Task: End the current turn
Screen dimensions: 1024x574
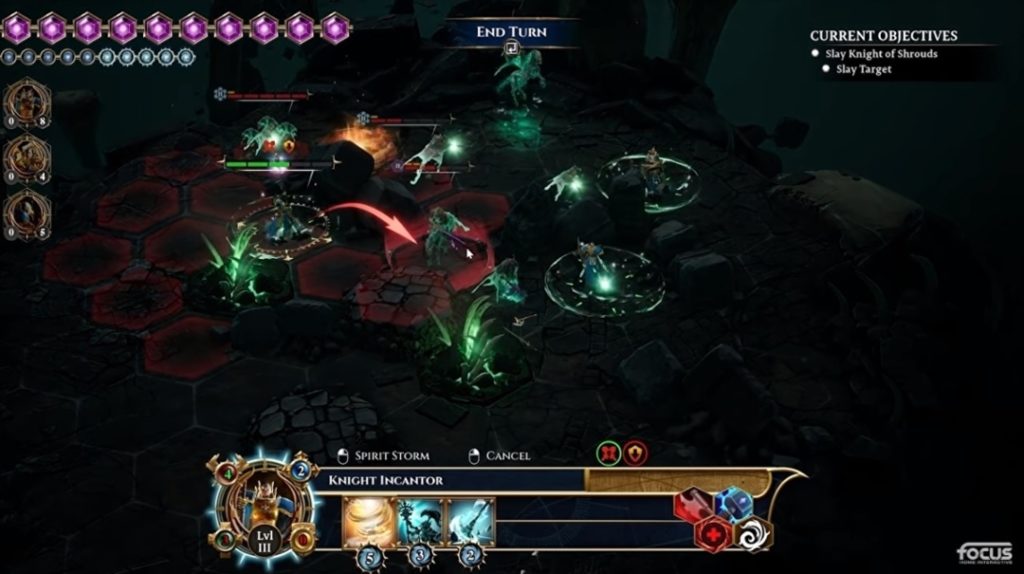Action: click(x=511, y=33)
